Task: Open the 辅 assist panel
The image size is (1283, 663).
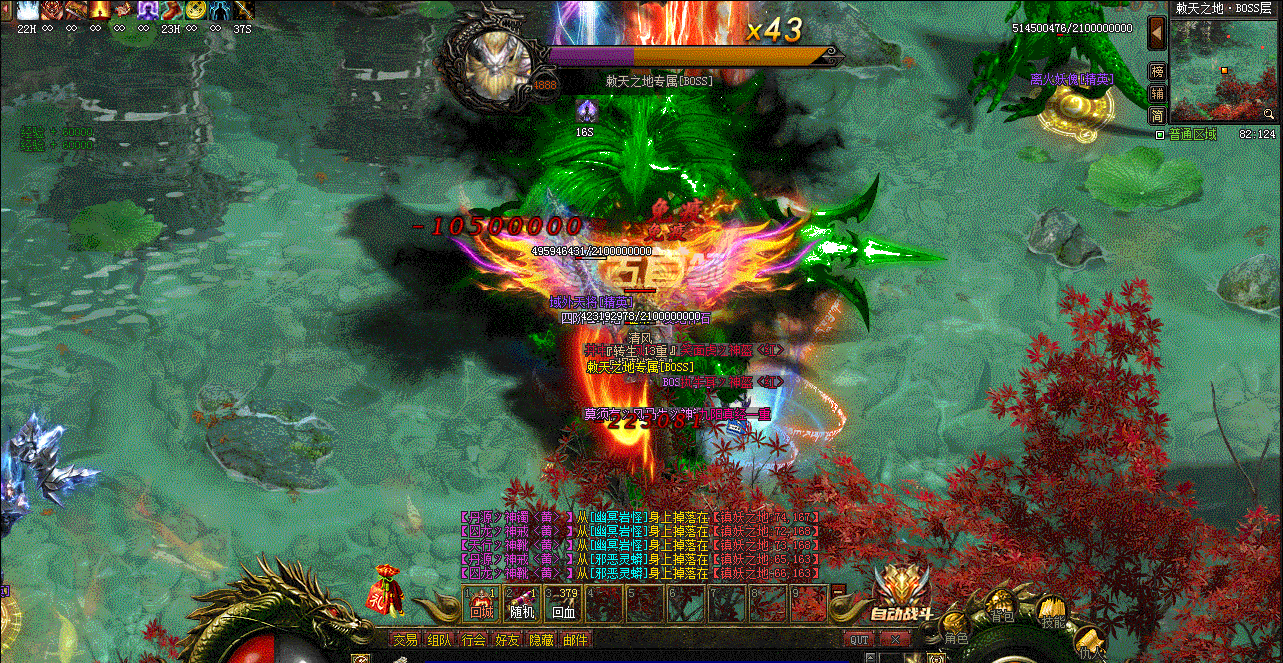Action: pos(1157,93)
